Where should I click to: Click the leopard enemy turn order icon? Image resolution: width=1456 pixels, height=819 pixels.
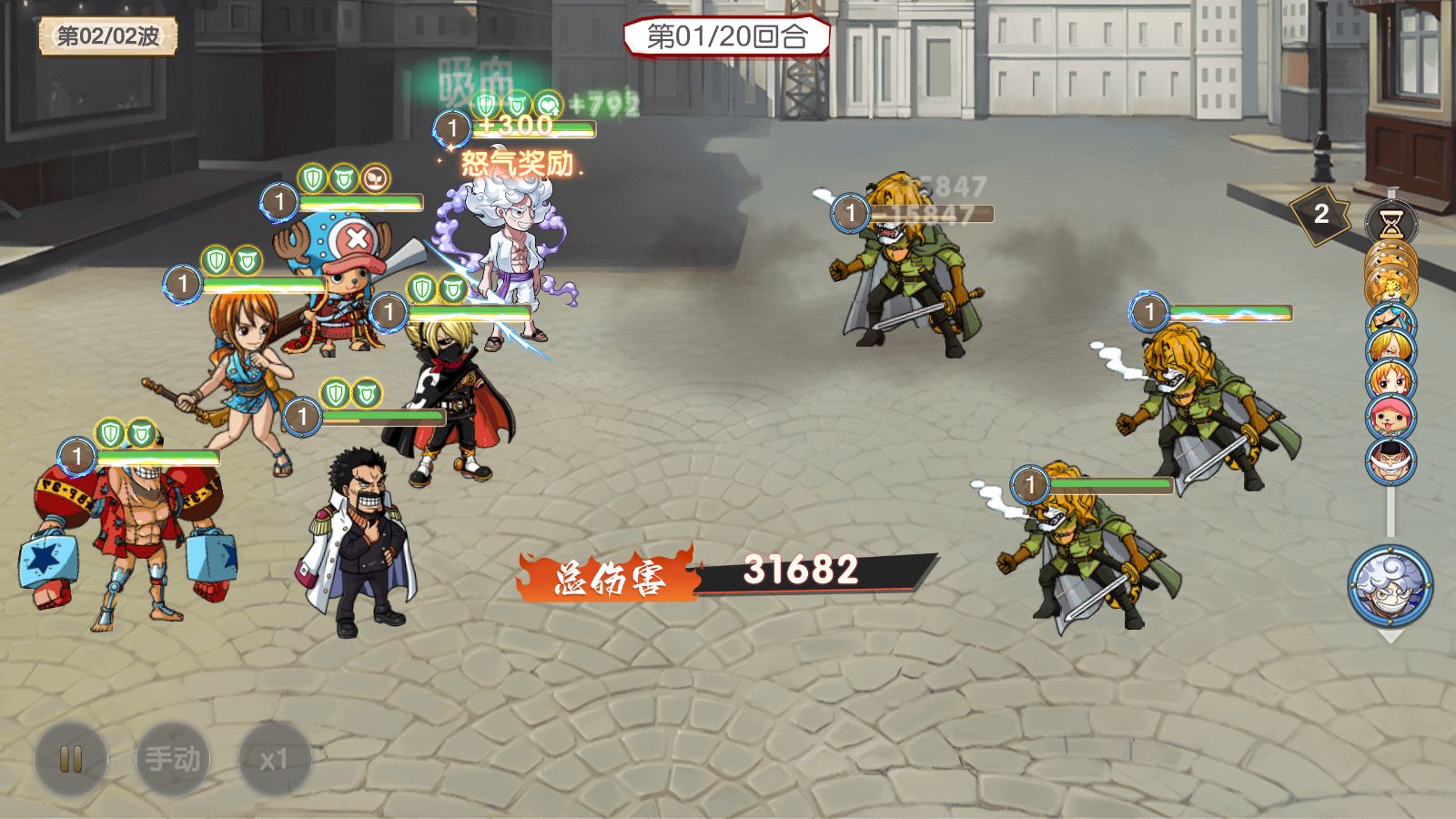[1390, 286]
